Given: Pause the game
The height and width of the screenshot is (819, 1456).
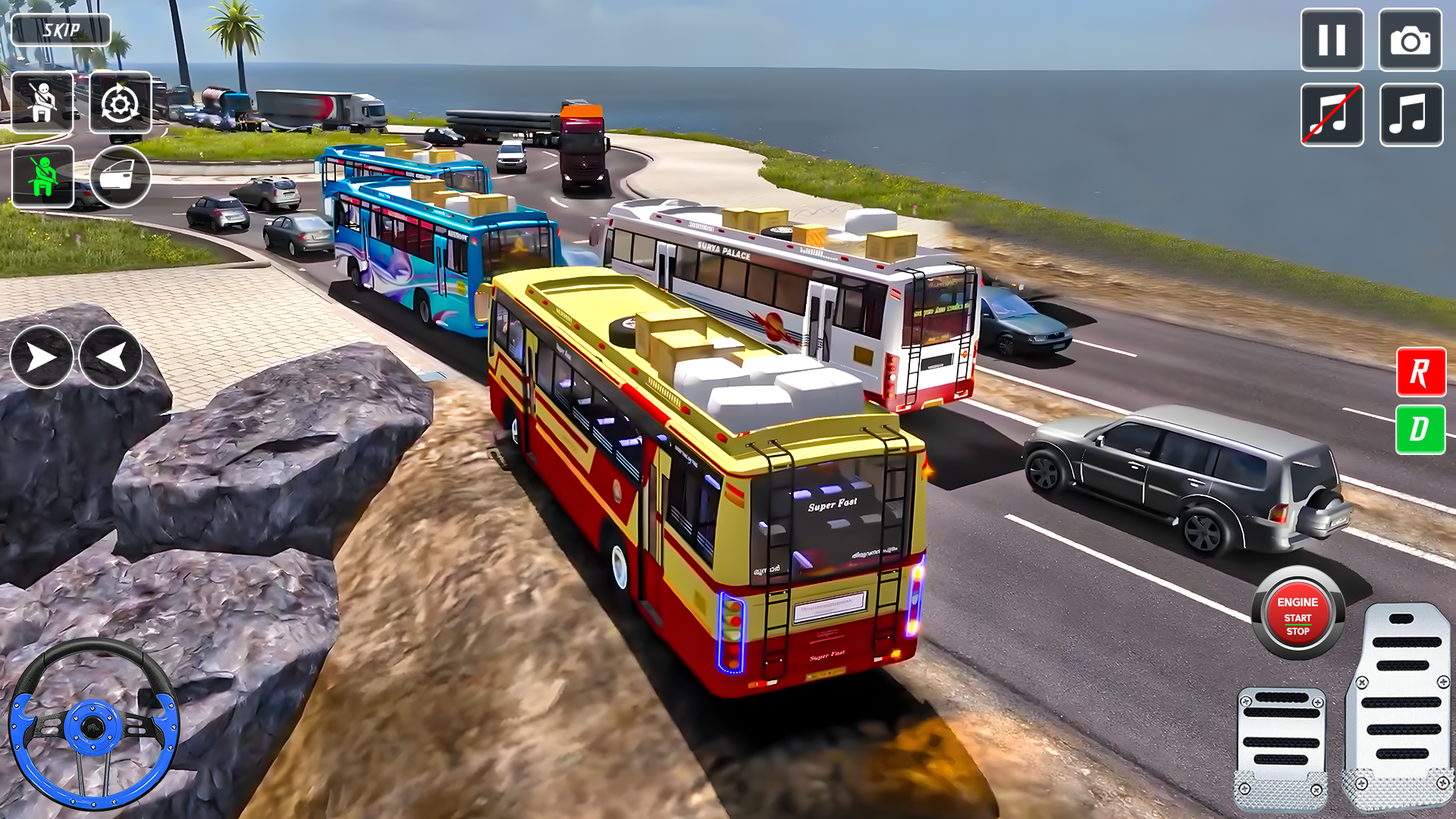Looking at the screenshot, I should click(x=1332, y=40).
